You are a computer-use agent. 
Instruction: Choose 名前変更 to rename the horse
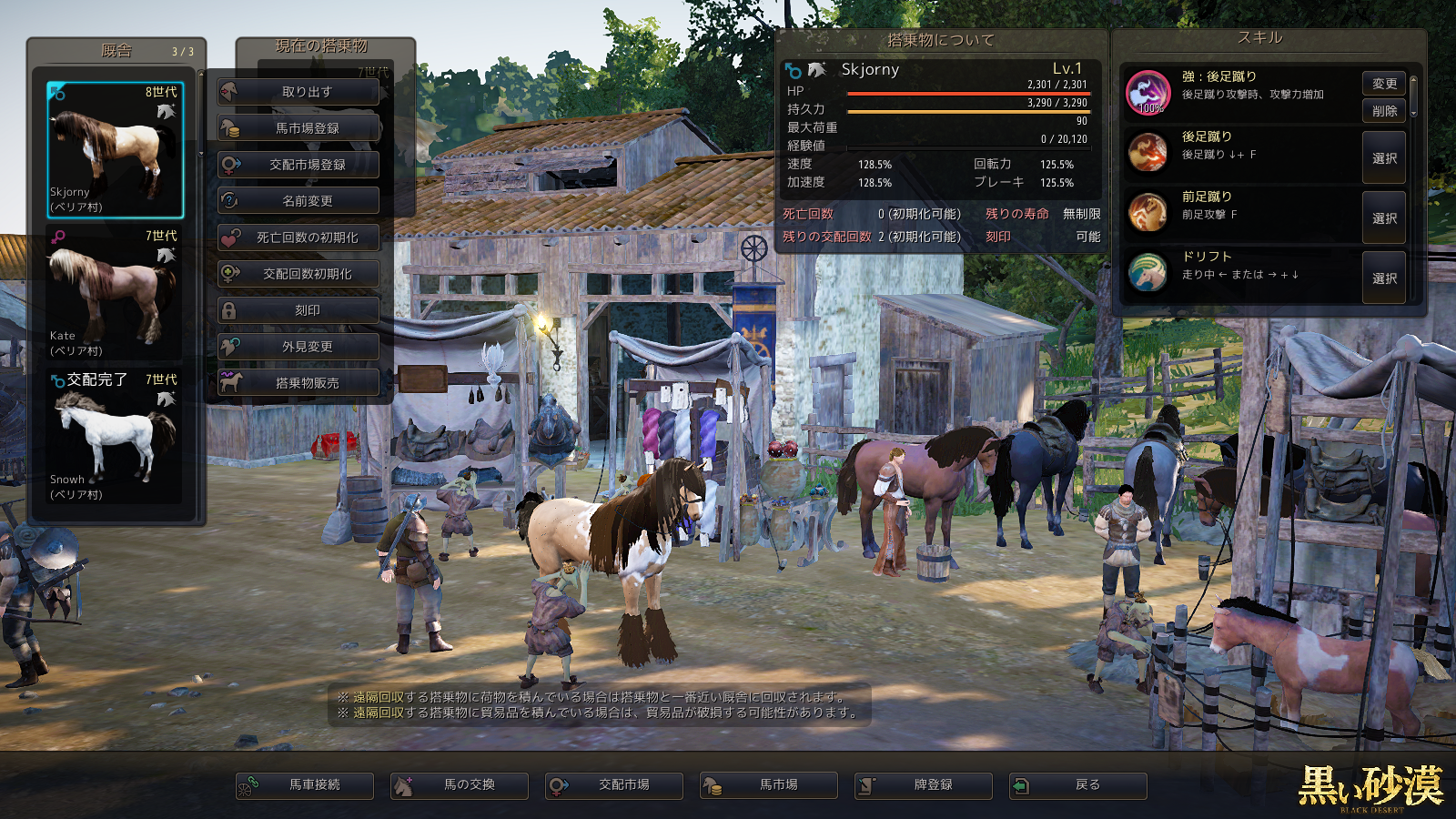[x=298, y=201]
